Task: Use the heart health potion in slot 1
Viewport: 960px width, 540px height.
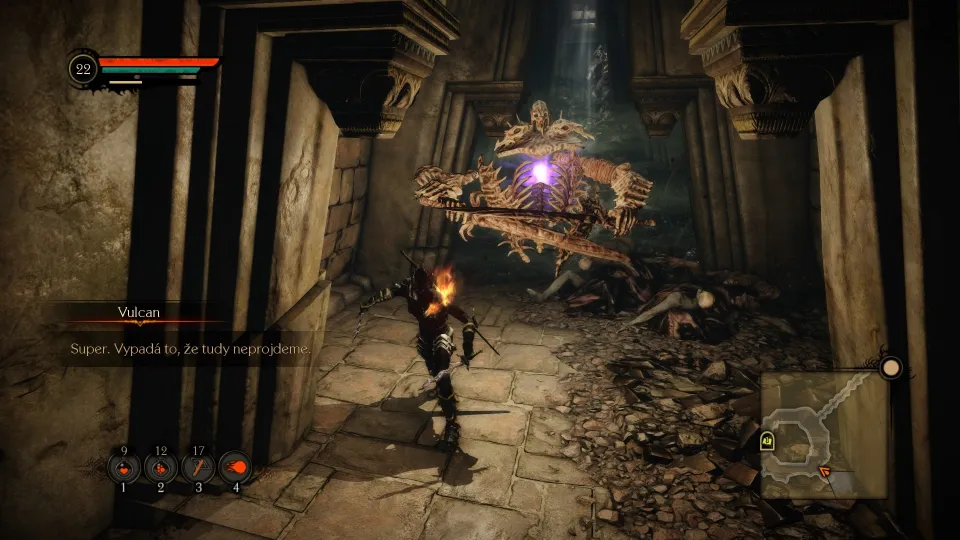Action: 124,467
